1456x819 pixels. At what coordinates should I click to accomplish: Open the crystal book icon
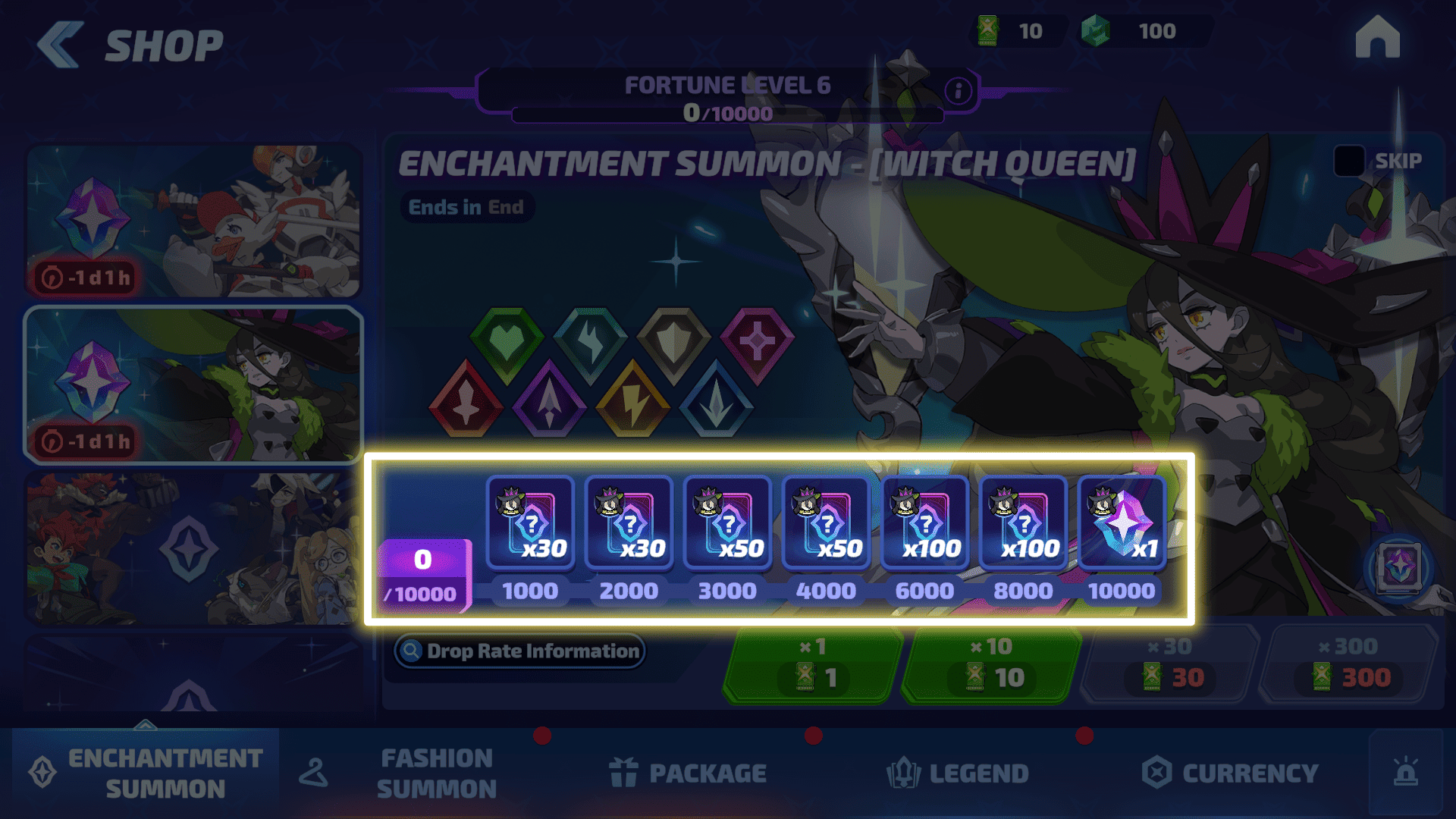tap(1399, 566)
